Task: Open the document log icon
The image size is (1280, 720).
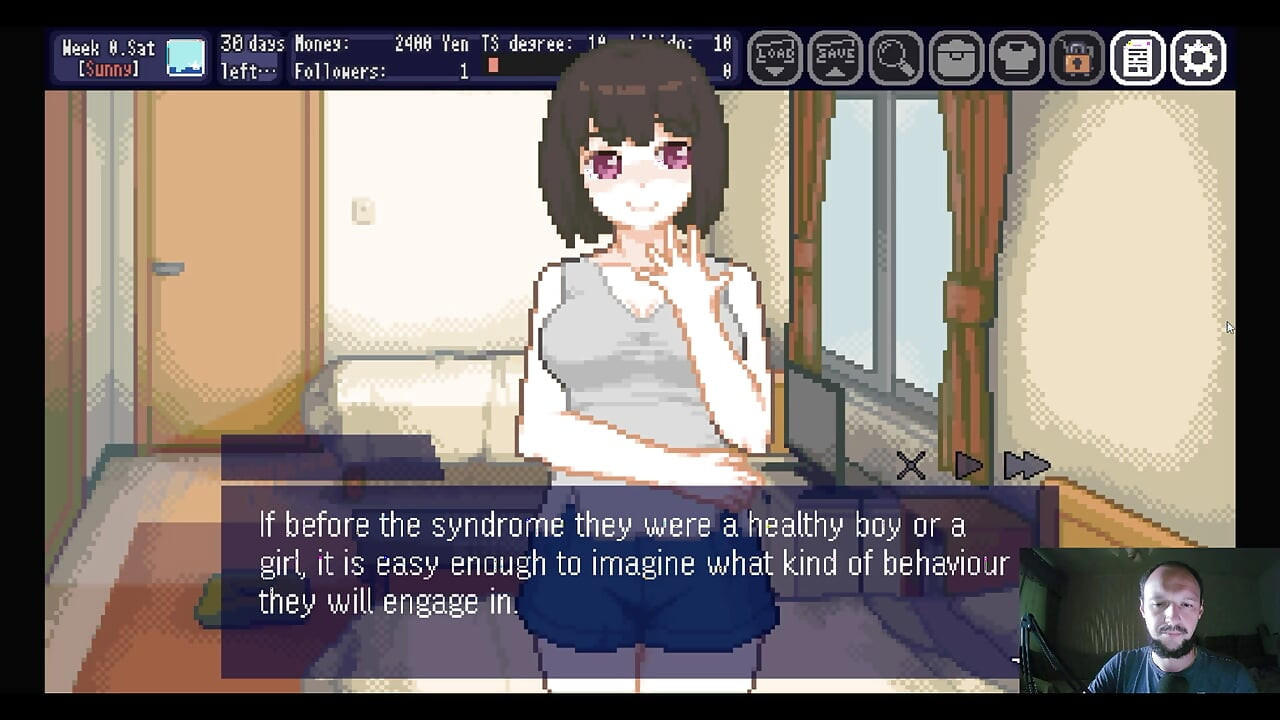Action: click(x=1137, y=58)
